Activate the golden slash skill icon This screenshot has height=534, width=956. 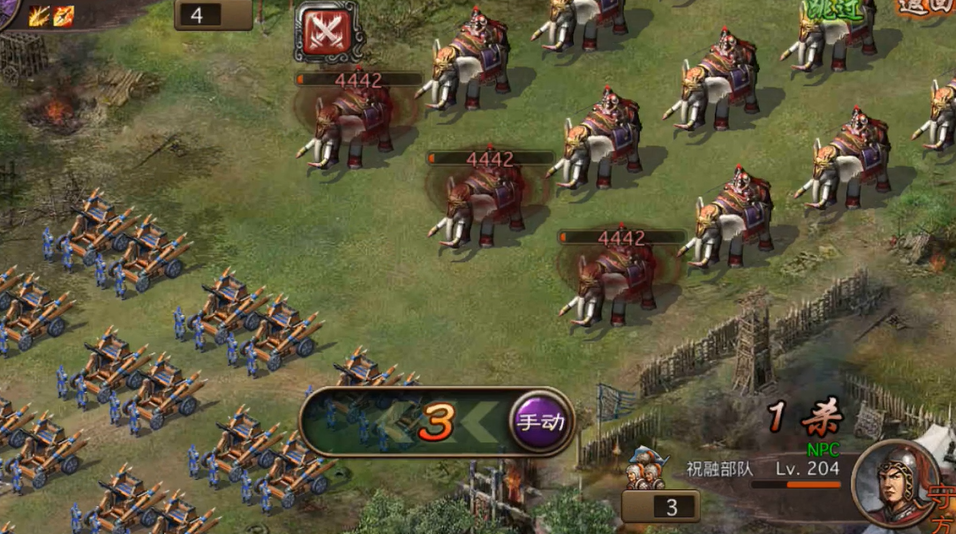[39, 15]
